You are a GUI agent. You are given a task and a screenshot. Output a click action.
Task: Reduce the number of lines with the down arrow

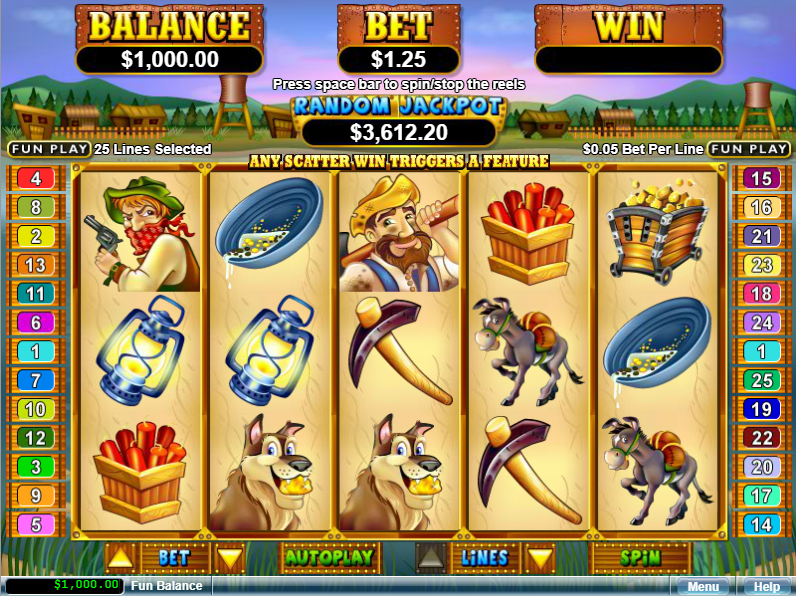click(x=540, y=558)
